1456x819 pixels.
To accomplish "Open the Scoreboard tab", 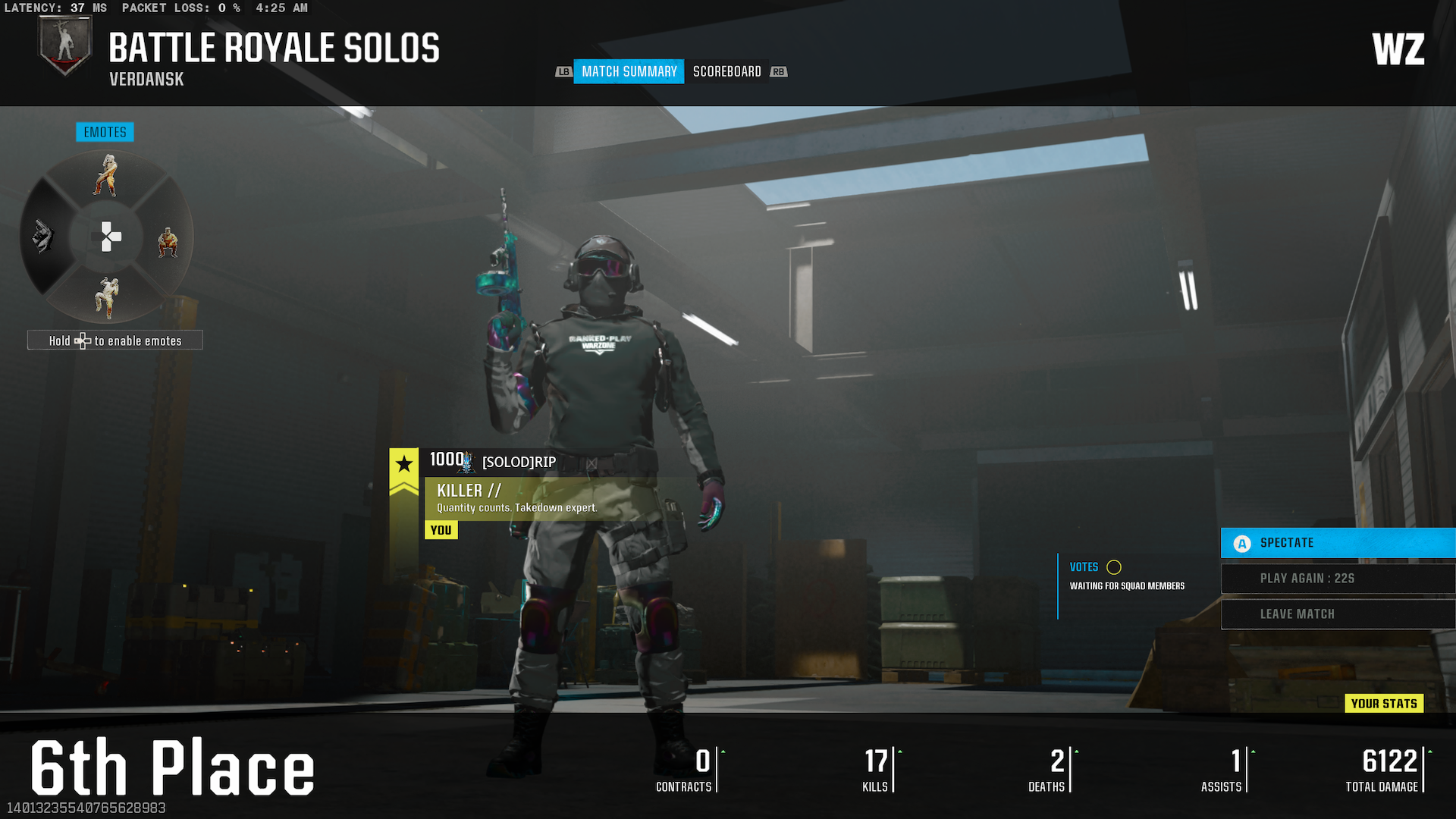I will tap(726, 71).
